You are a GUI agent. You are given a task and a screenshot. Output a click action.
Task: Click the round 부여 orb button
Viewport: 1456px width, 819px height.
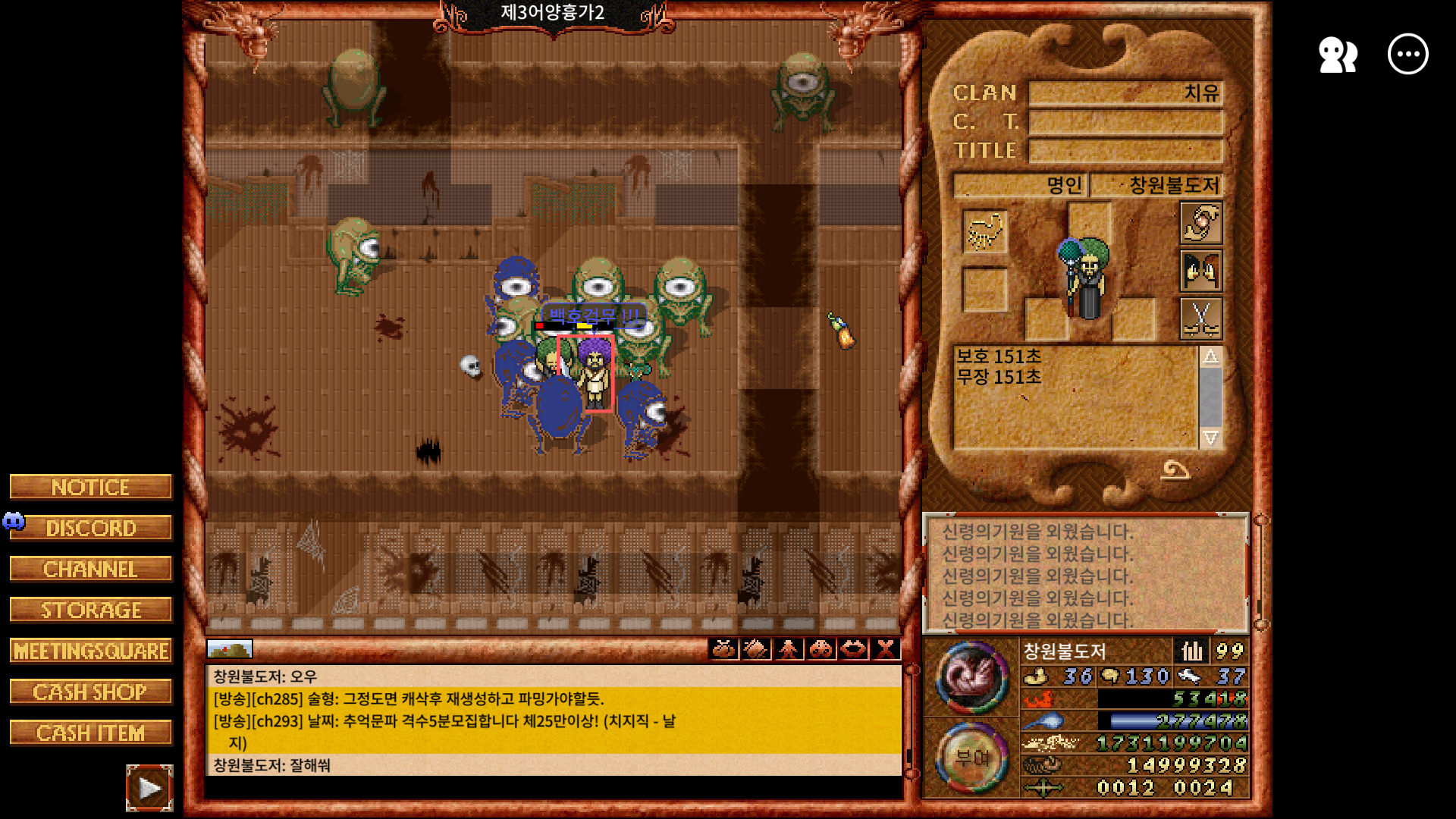(x=971, y=758)
